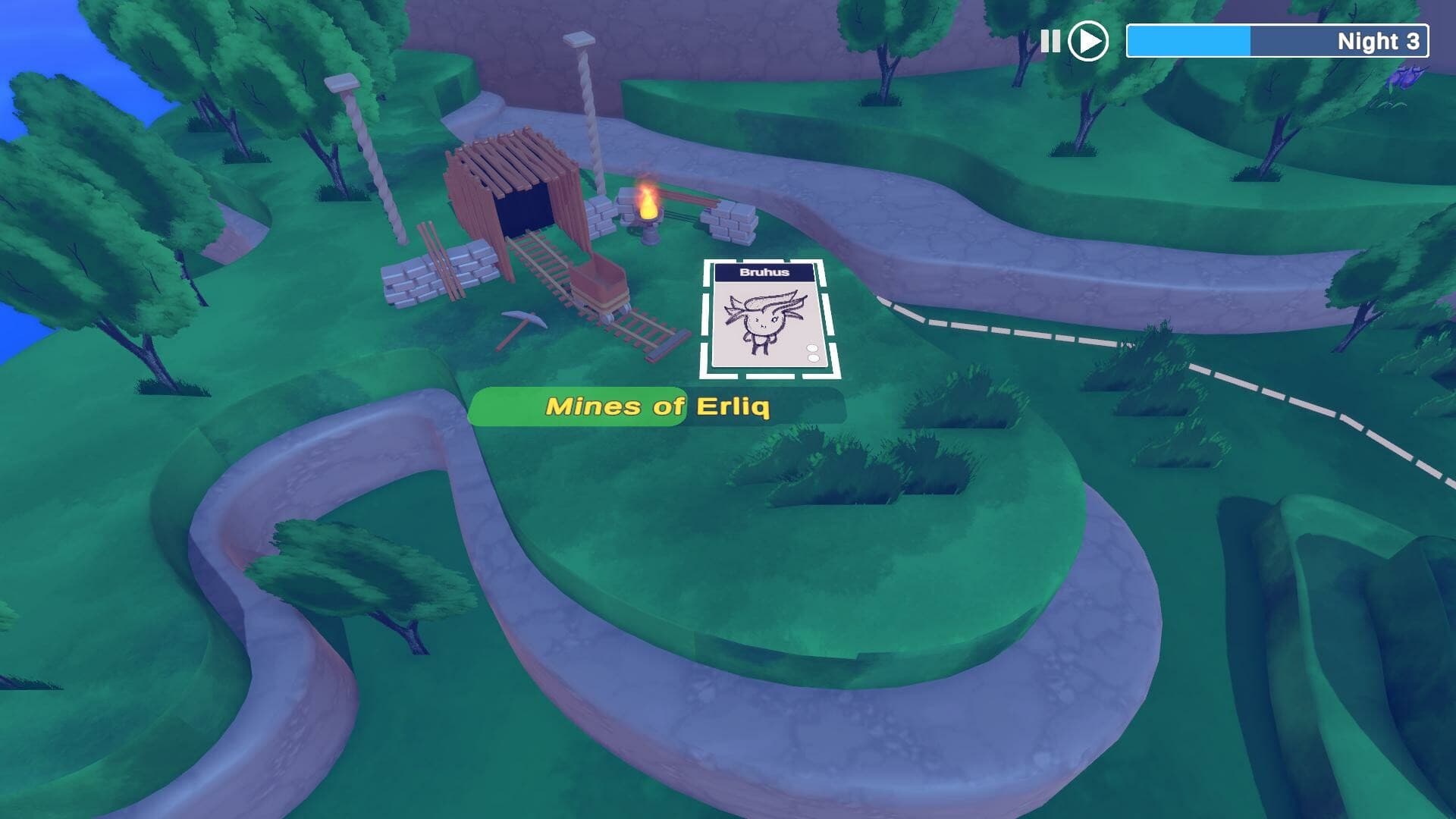Toggle the upper pip on the Bruhus card
This screenshot has height=819, width=1456.
point(812,348)
